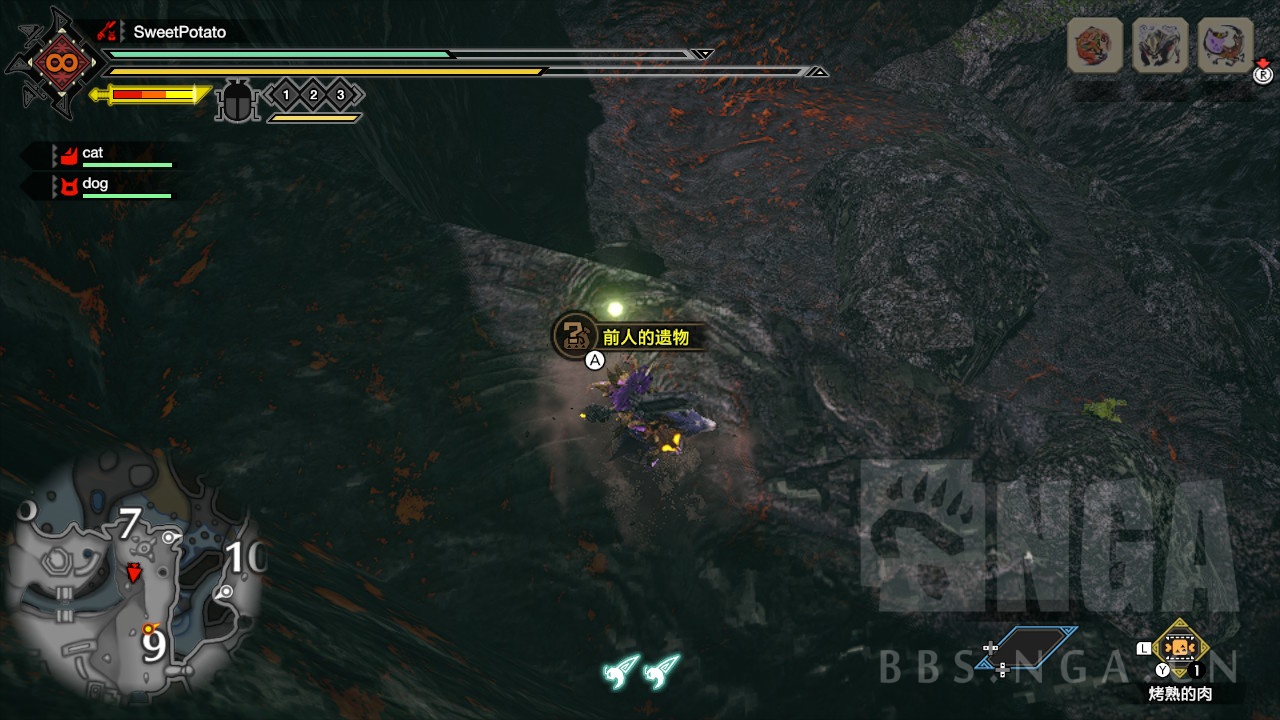Click the red infinity quest emblem
Image resolution: width=1280 pixels, height=720 pixels.
[53, 64]
